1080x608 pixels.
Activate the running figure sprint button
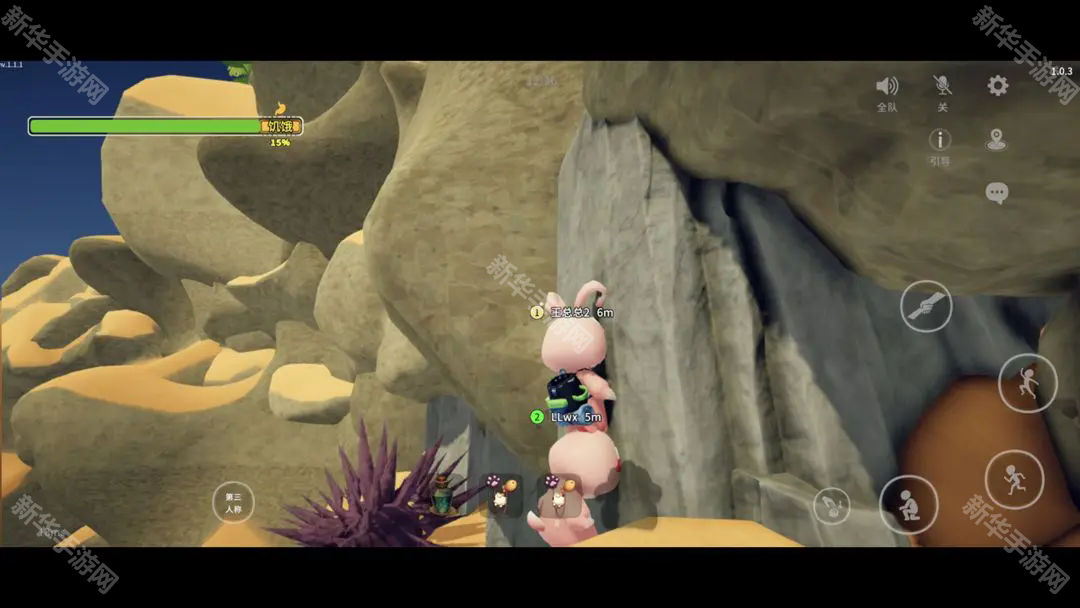click(1014, 479)
